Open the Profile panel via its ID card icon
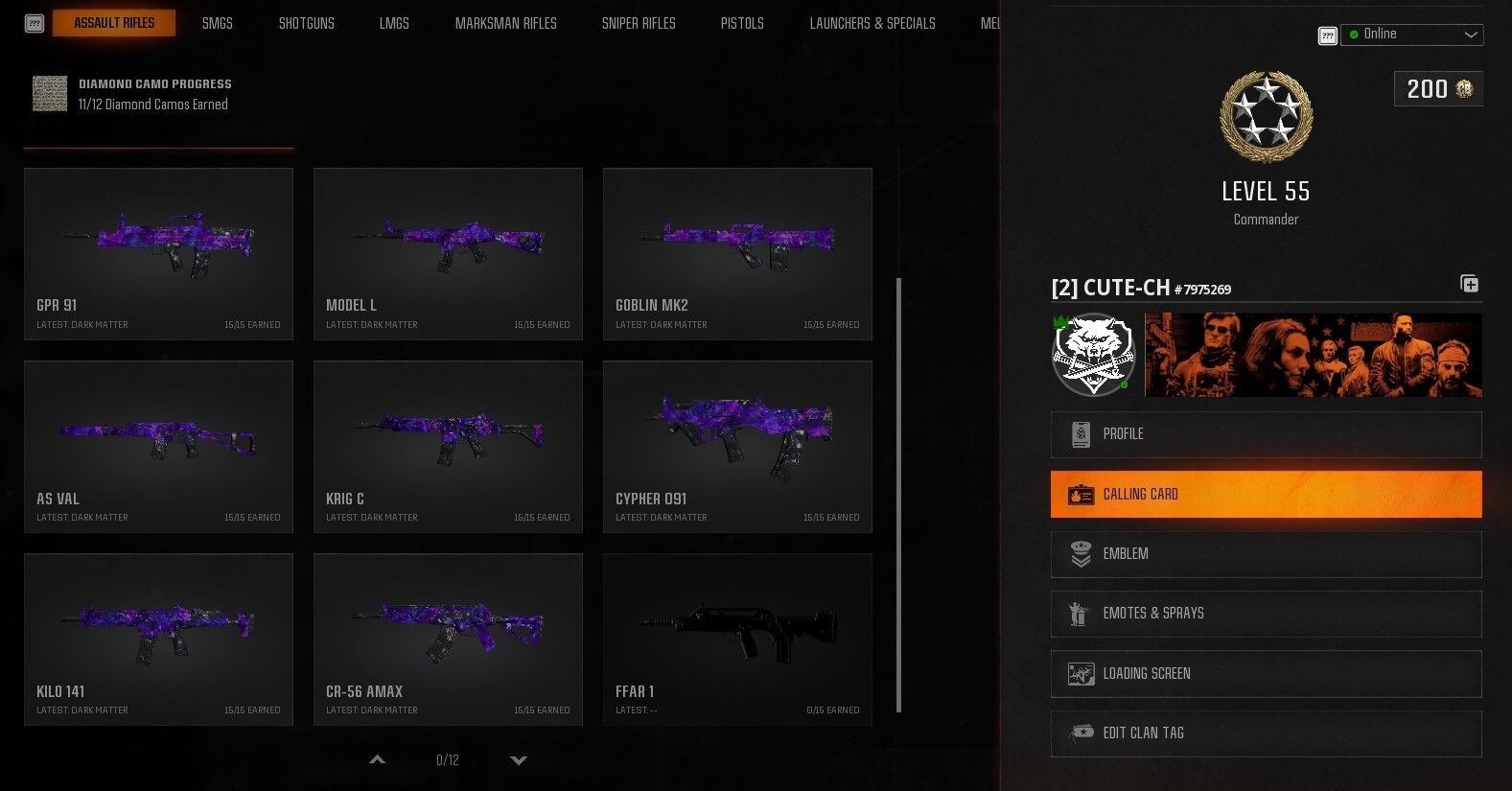Screen dimensions: 1512x791 tap(1082, 434)
